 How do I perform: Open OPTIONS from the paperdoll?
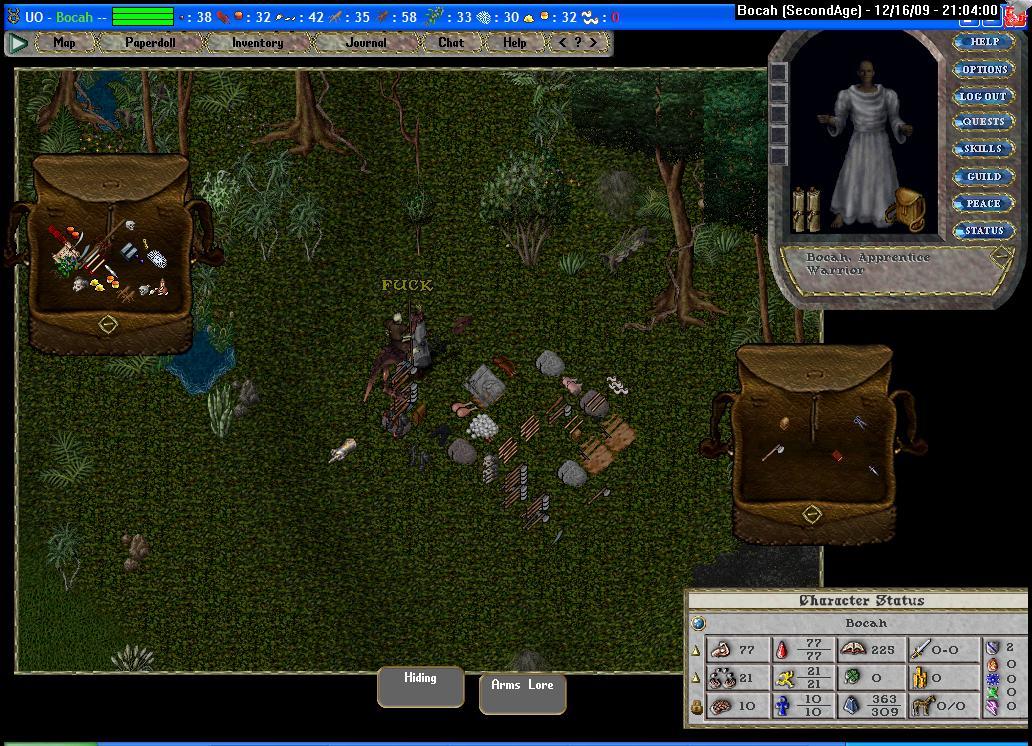[x=984, y=69]
